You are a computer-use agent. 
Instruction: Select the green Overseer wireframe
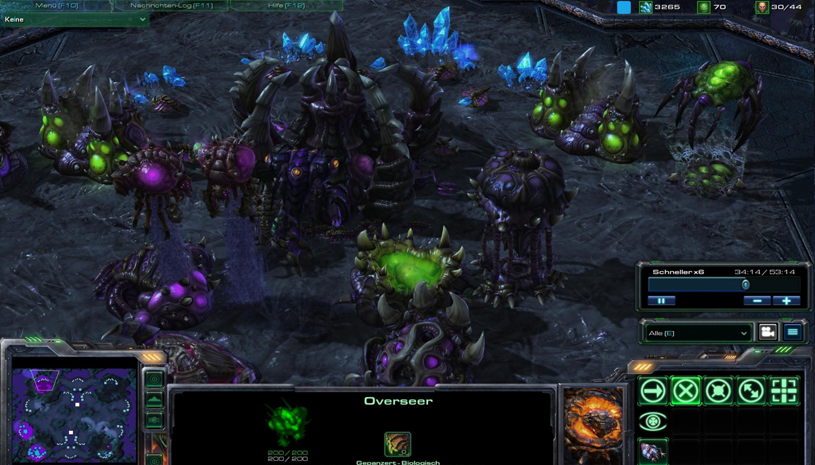[x=288, y=424]
